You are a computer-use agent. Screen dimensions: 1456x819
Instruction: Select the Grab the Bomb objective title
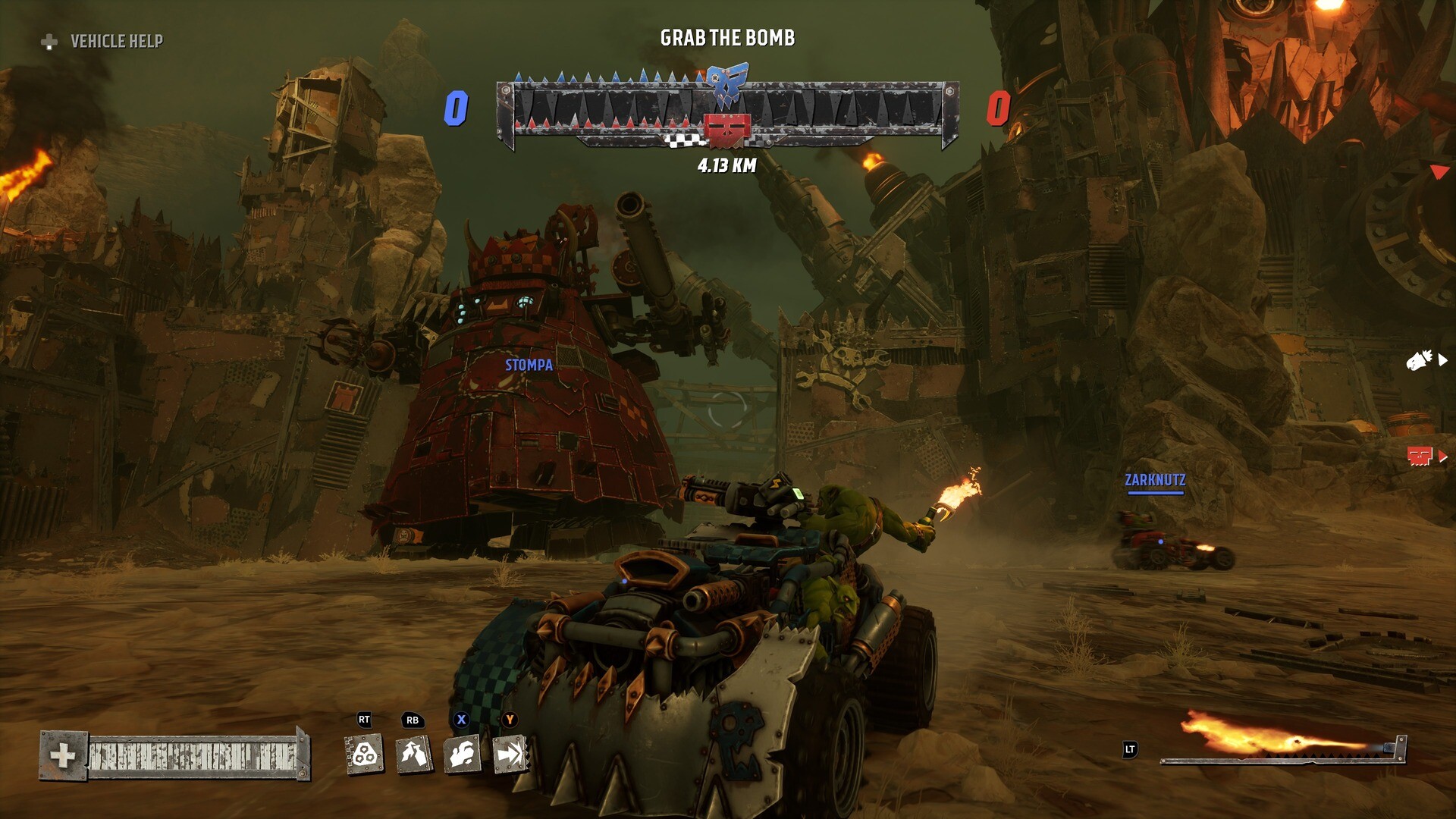[727, 38]
